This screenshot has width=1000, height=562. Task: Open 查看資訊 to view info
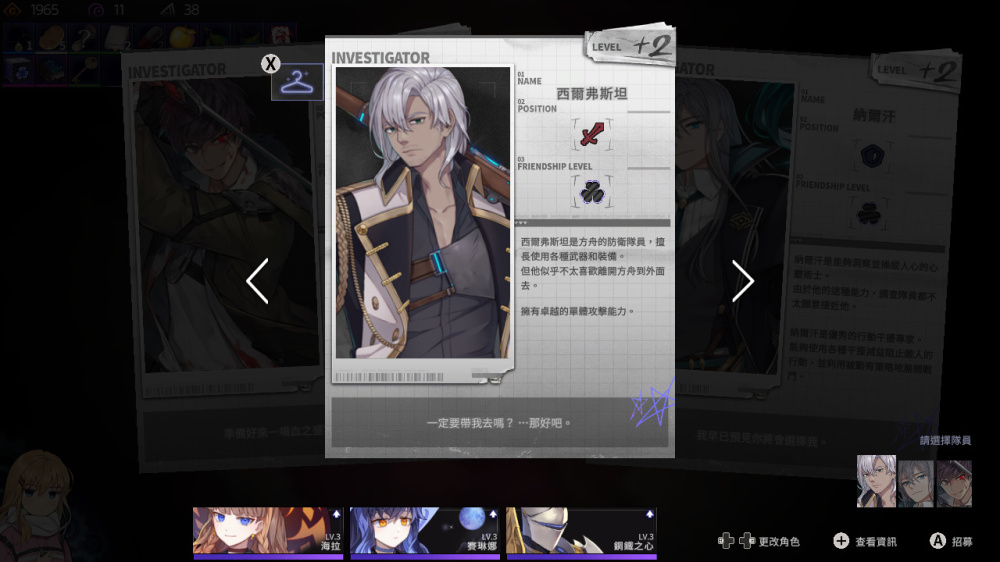[865, 541]
